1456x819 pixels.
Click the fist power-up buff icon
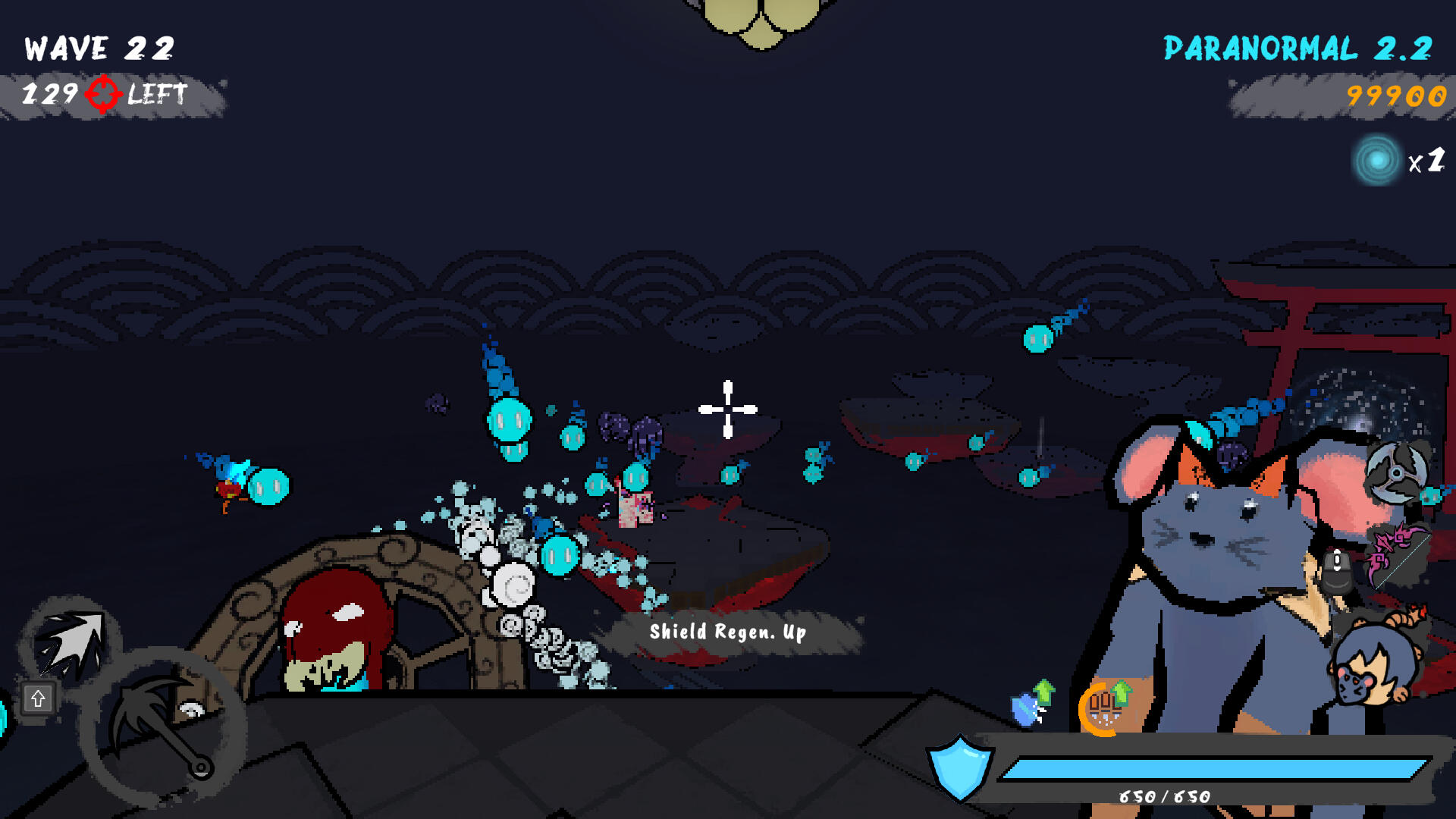point(1106,708)
